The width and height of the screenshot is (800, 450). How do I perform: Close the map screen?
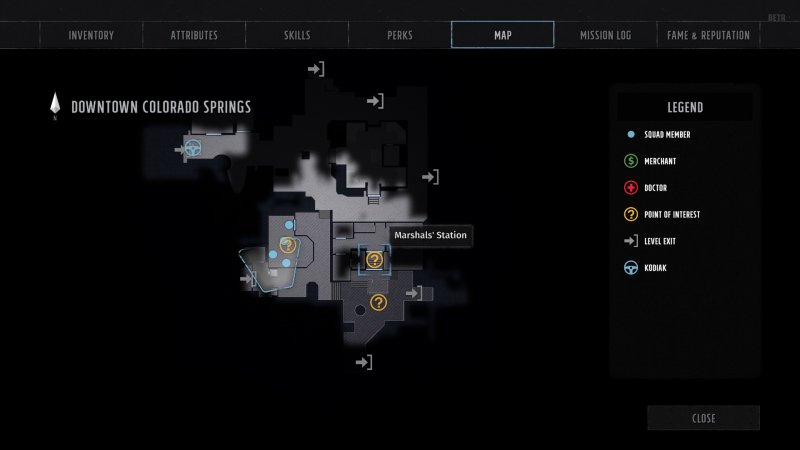[703, 418]
